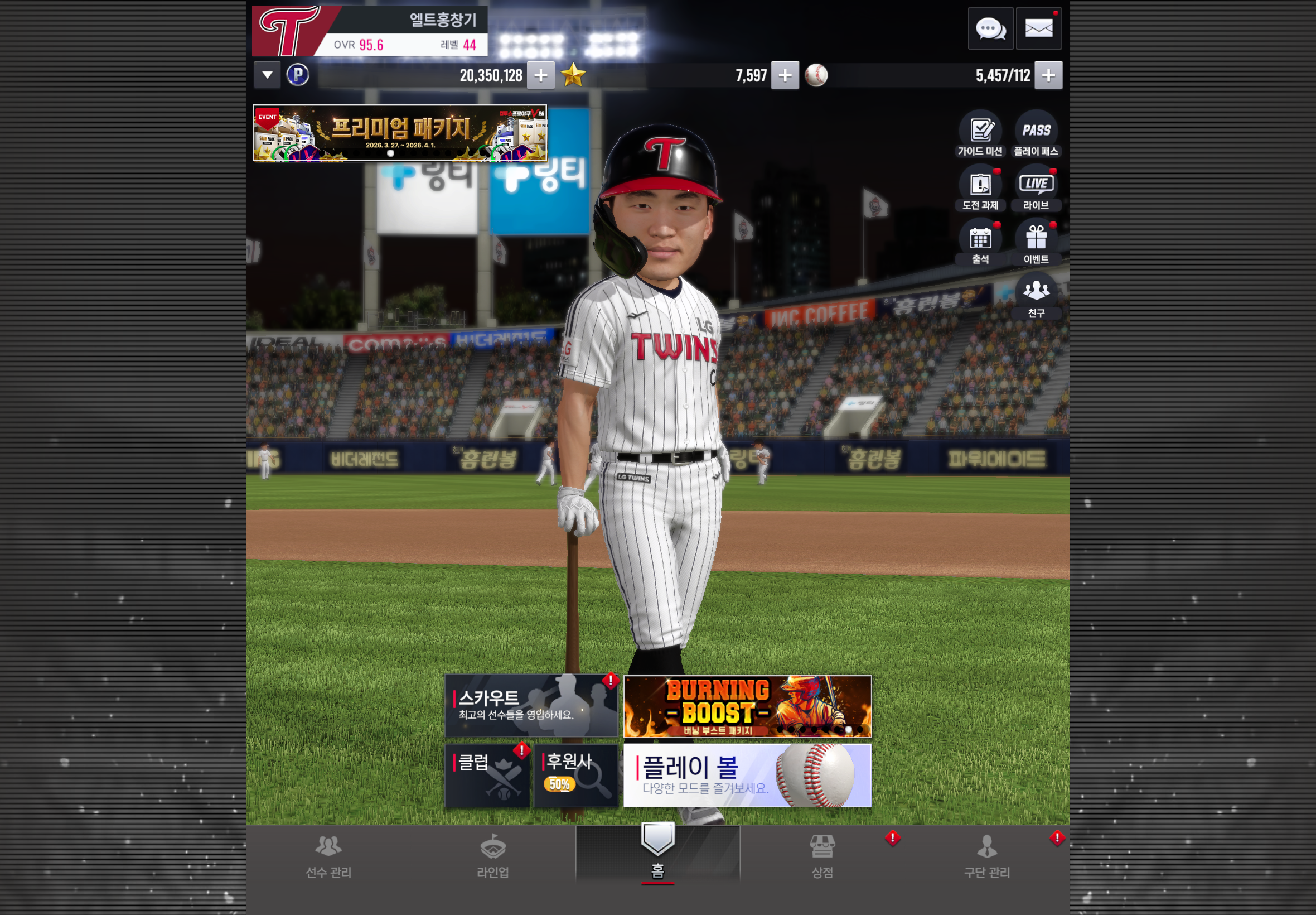
Task: Open 가이드 미션 guide missions
Action: coord(980,134)
